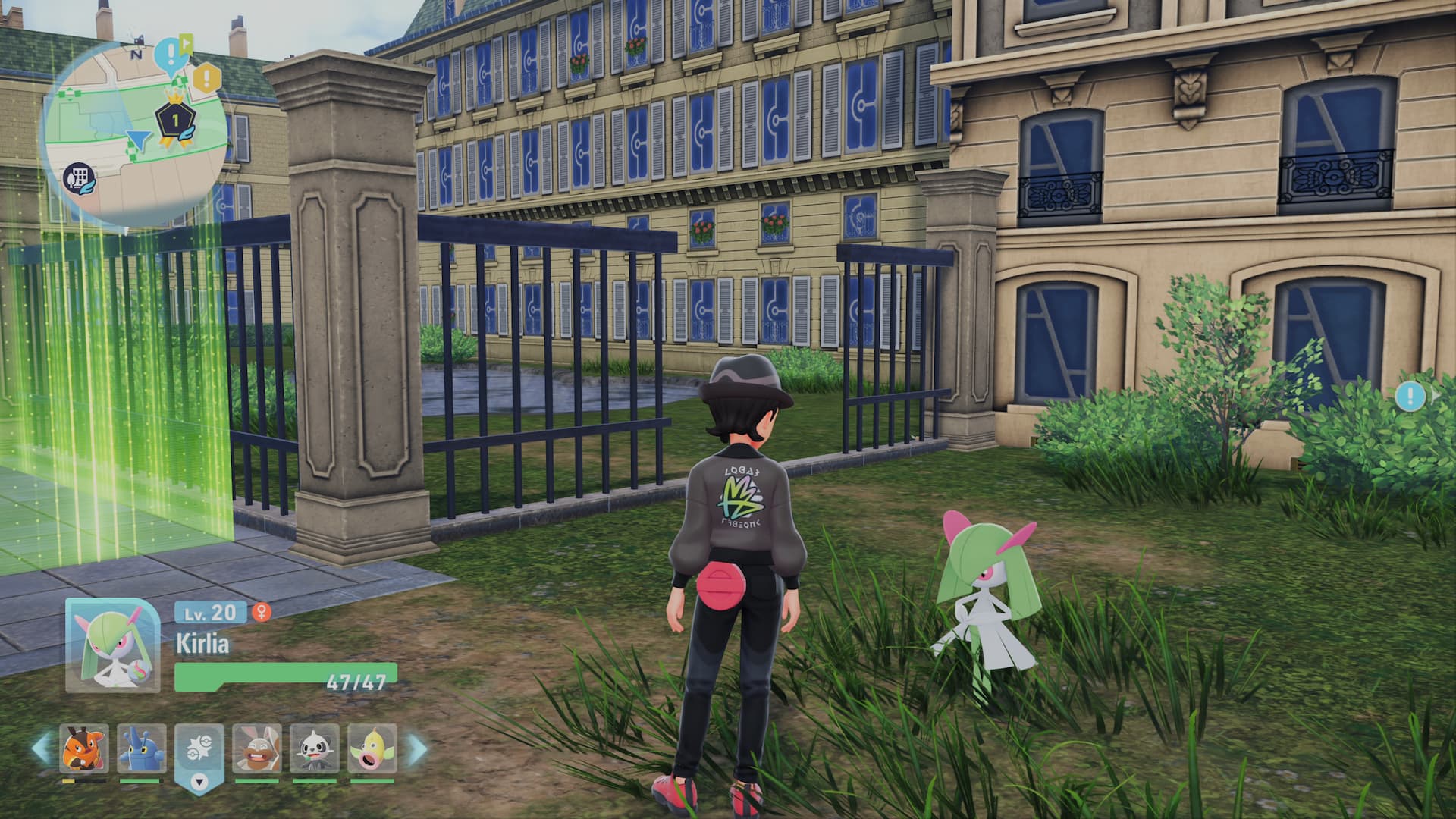Click the right arrow of party bar
This screenshot has width=1456, height=819.
pos(417,748)
